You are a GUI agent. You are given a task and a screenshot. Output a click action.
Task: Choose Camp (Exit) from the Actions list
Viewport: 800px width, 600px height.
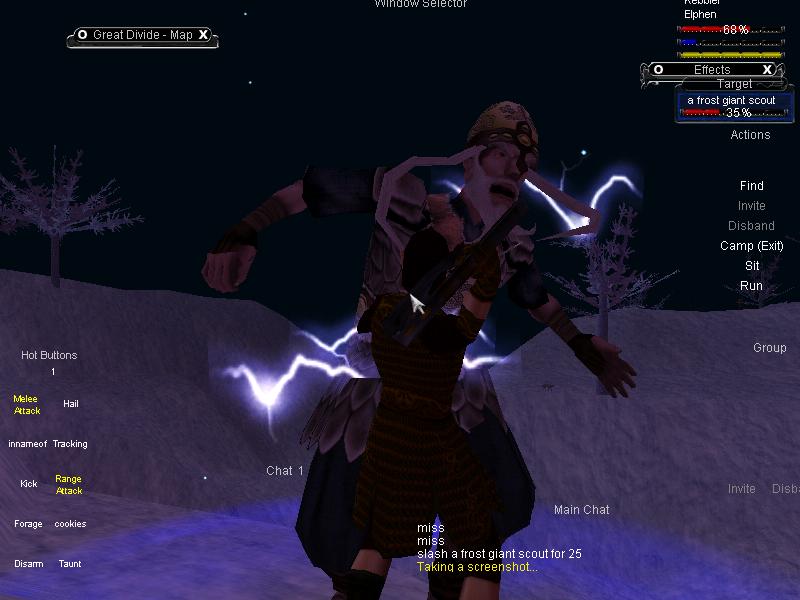click(x=751, y=246)
